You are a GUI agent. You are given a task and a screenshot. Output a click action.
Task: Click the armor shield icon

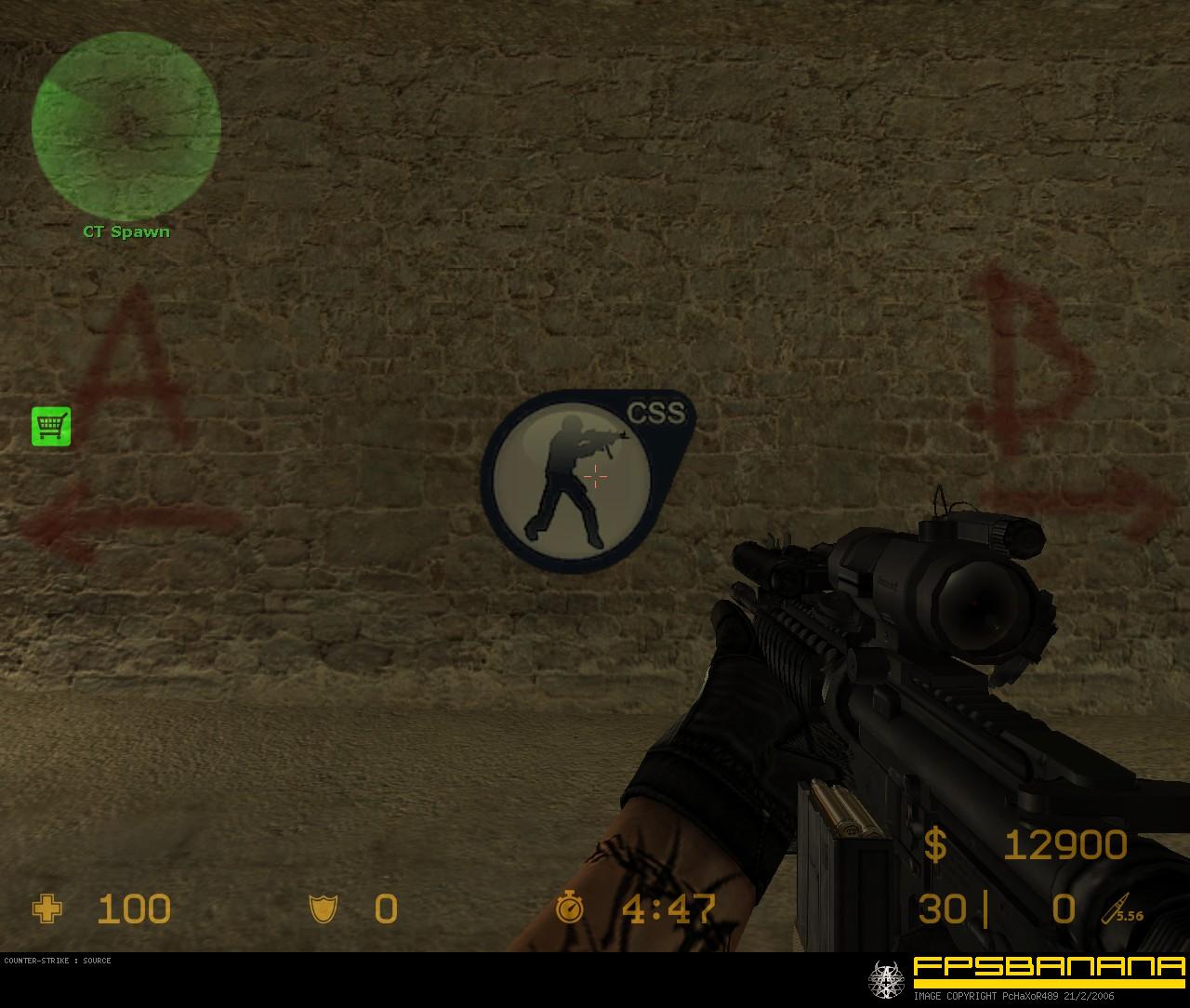tap(324, 909)
